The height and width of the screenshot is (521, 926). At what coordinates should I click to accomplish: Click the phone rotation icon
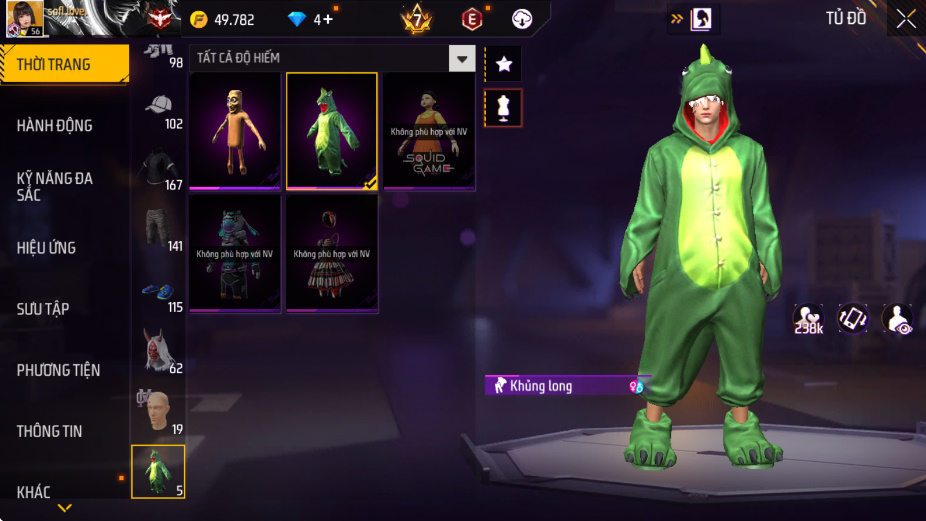853,319
